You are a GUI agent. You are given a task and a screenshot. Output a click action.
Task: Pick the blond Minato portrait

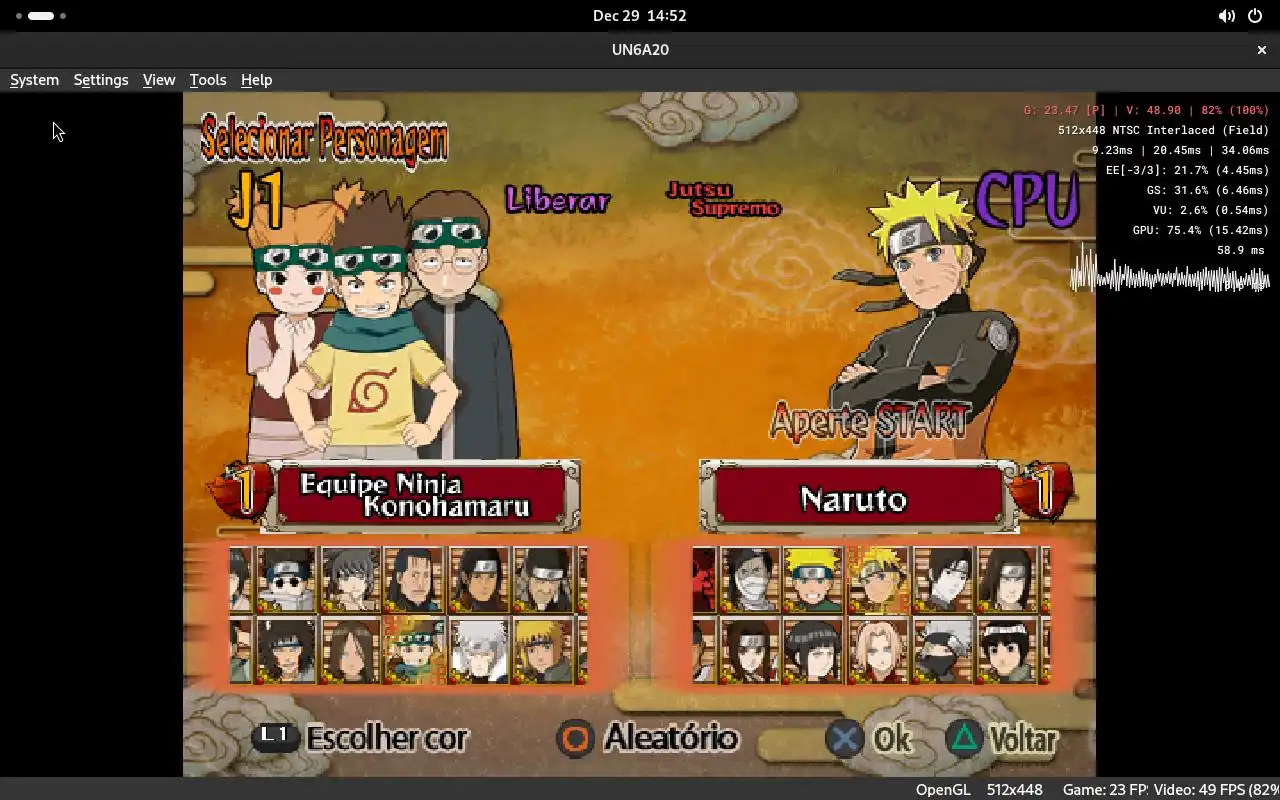click(543, 650)
